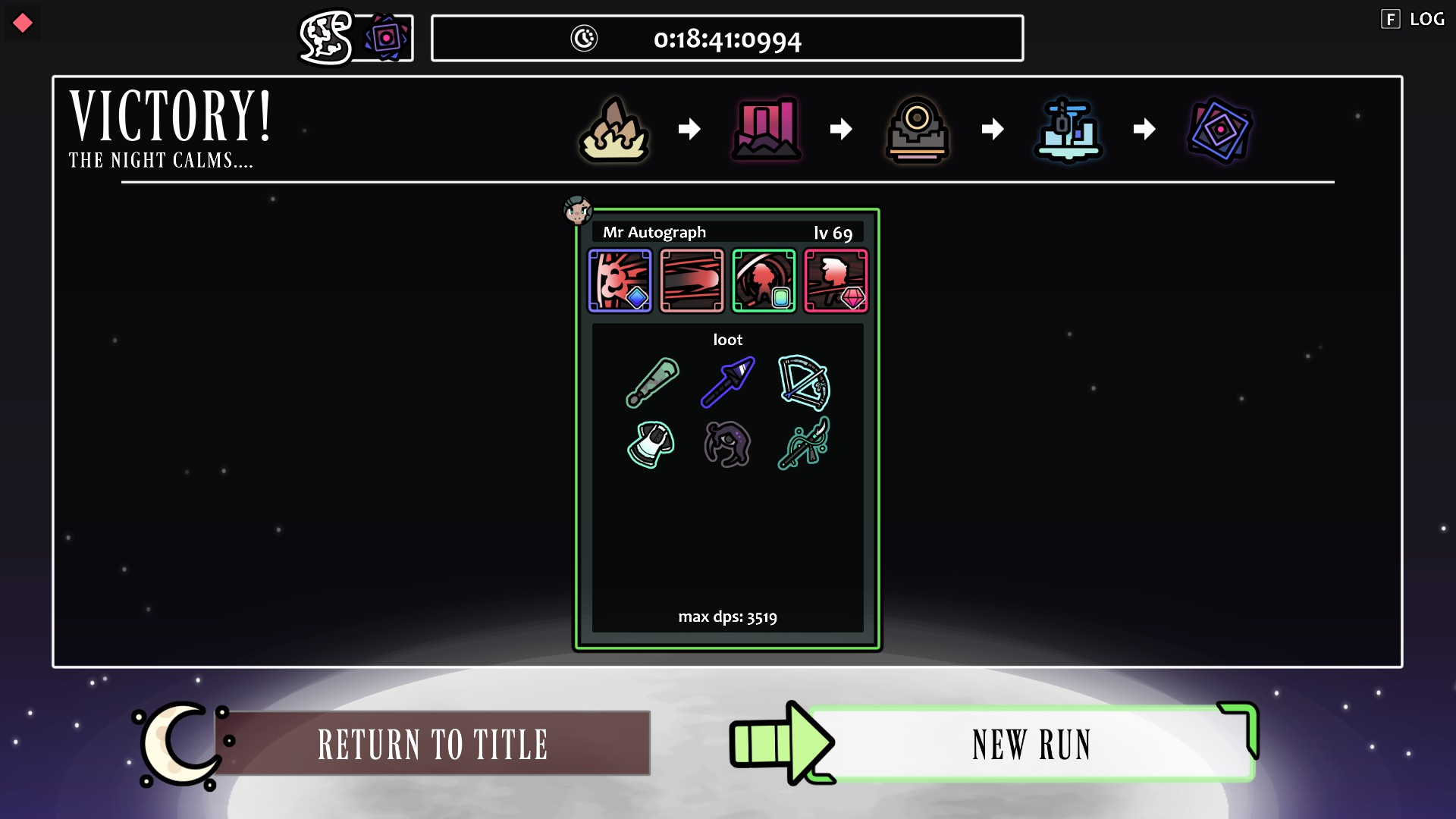The image size is (1456, 819).
Task: Click the campfire stage icon
Action: pyautogui.click(x=614, y=130)
